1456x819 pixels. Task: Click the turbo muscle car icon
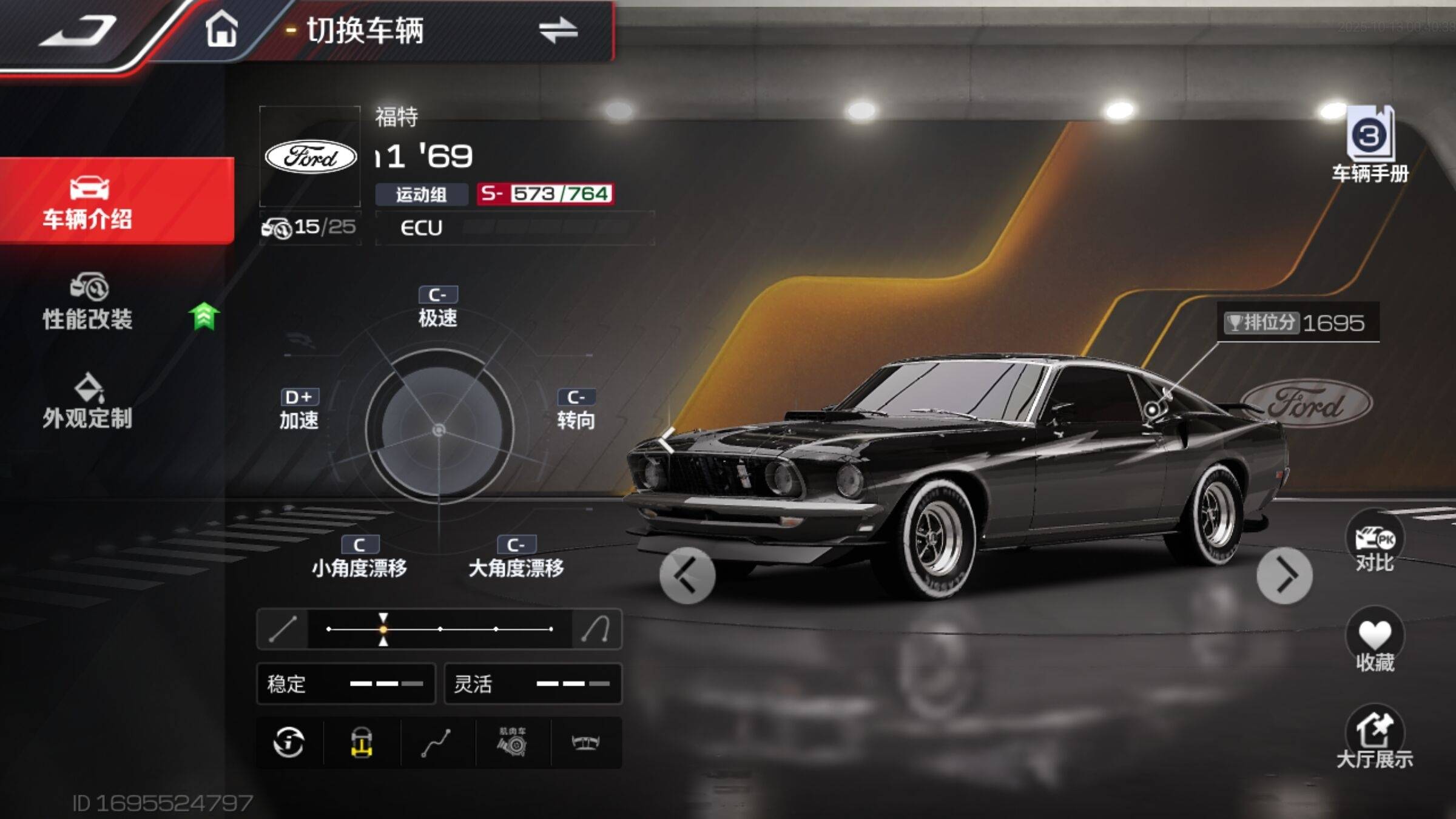(x=513, y=742)
